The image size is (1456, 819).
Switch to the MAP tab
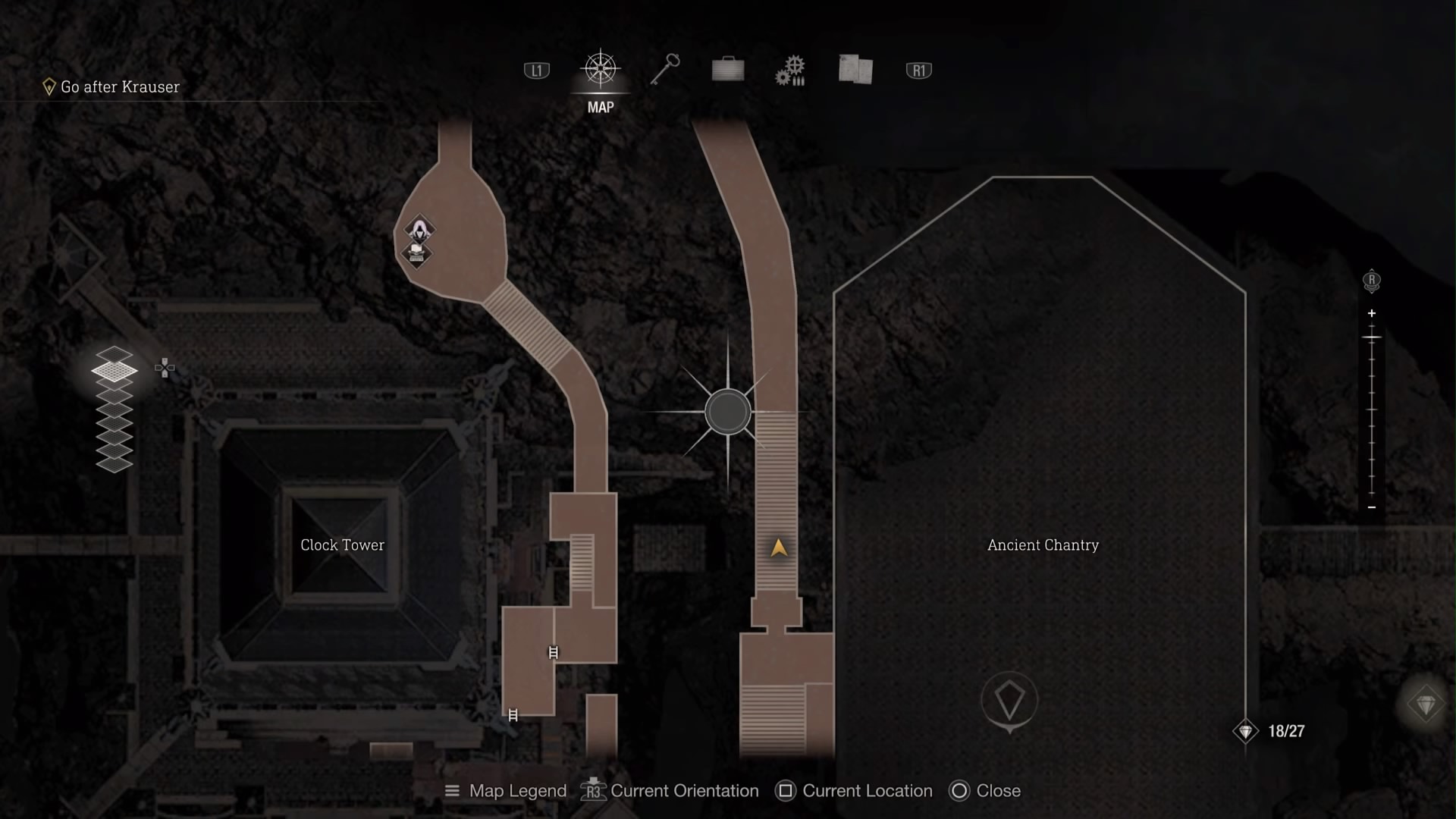[599, 107]
